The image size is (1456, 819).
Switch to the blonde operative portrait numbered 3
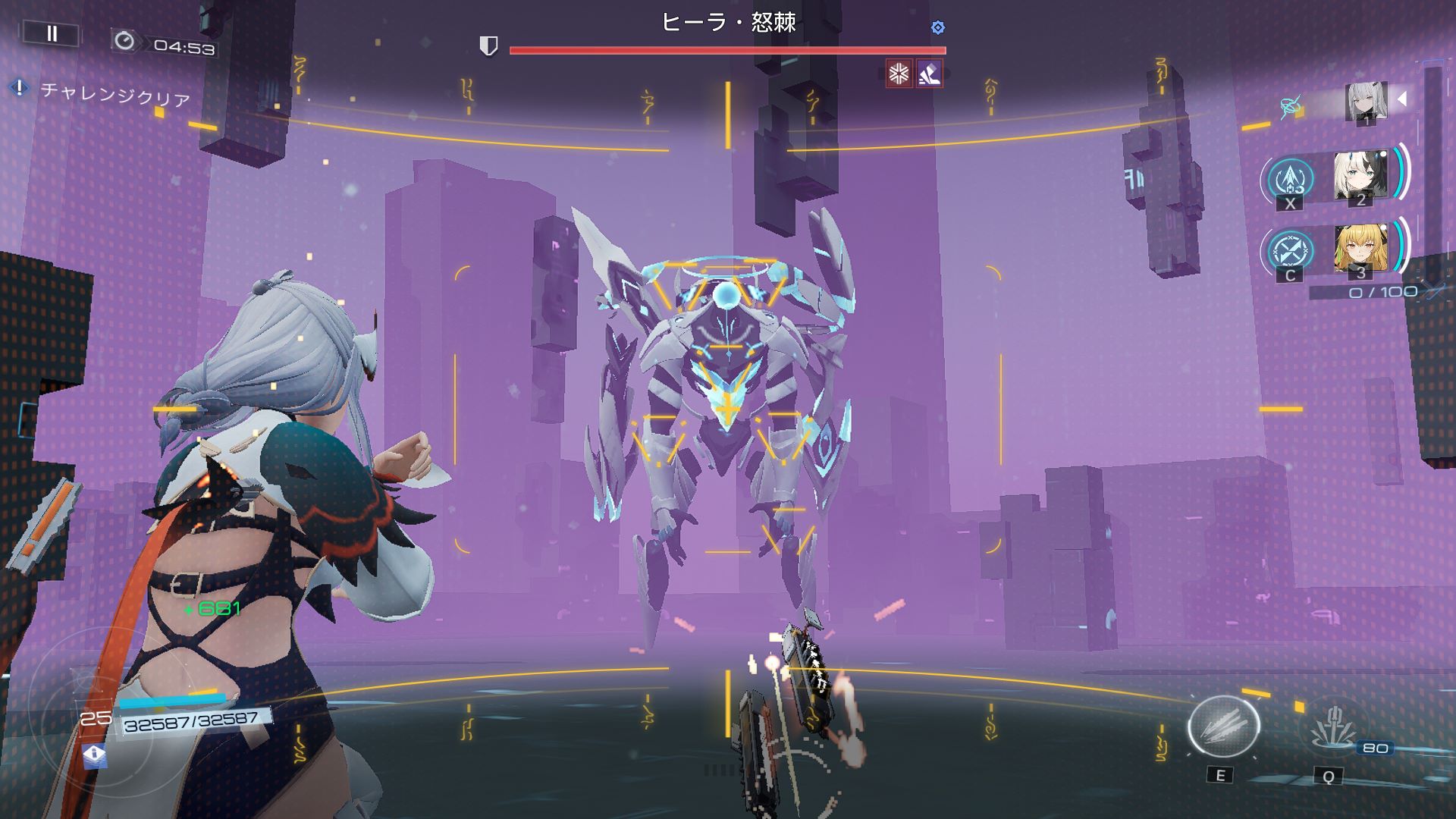point(1360,249)
